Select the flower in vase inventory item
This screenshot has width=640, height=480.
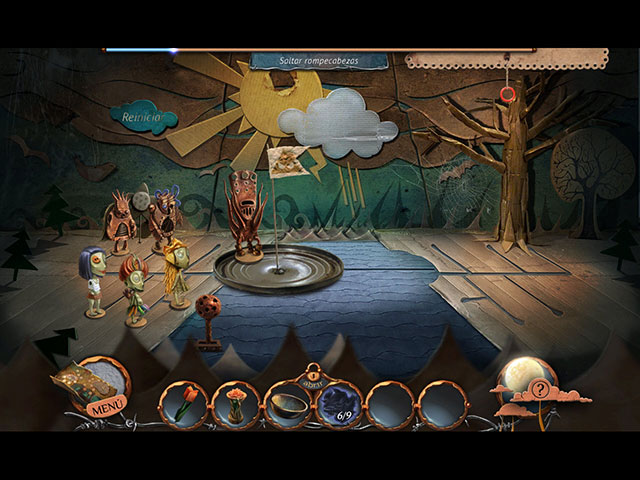(x=237, y=405)
